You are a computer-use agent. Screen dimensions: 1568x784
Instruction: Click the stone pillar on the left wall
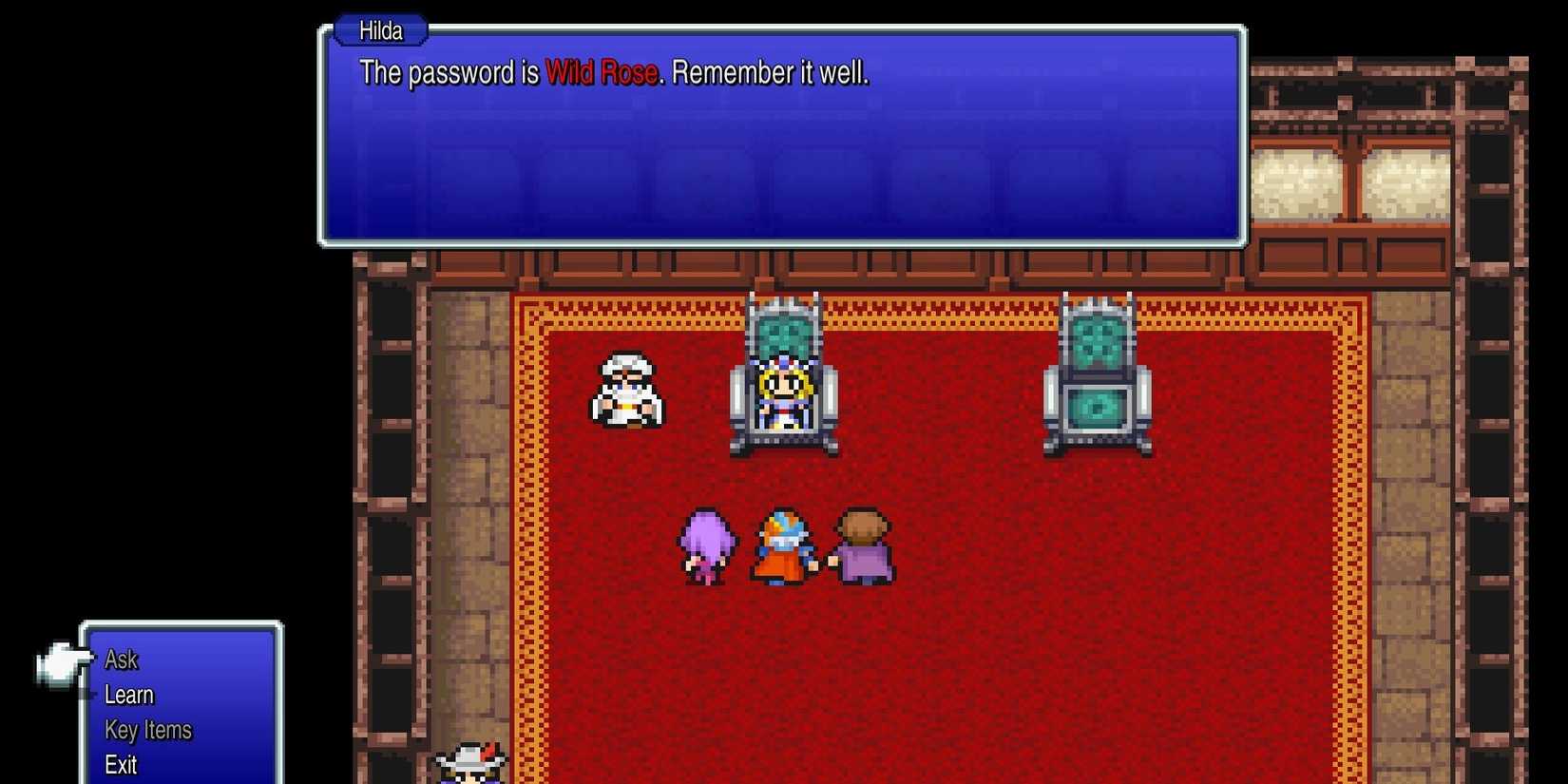390,428
